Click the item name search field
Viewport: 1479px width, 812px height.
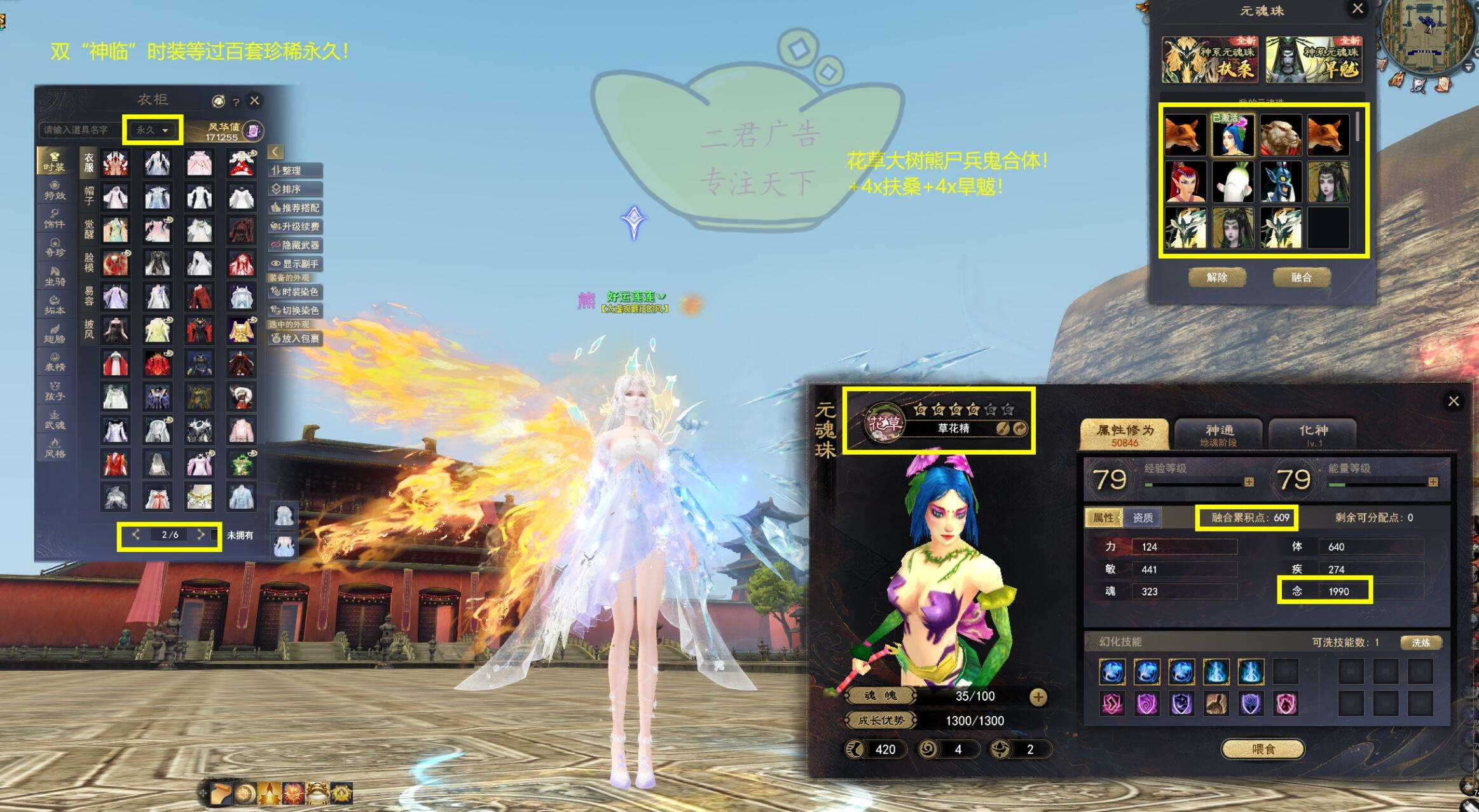[79, 130]
